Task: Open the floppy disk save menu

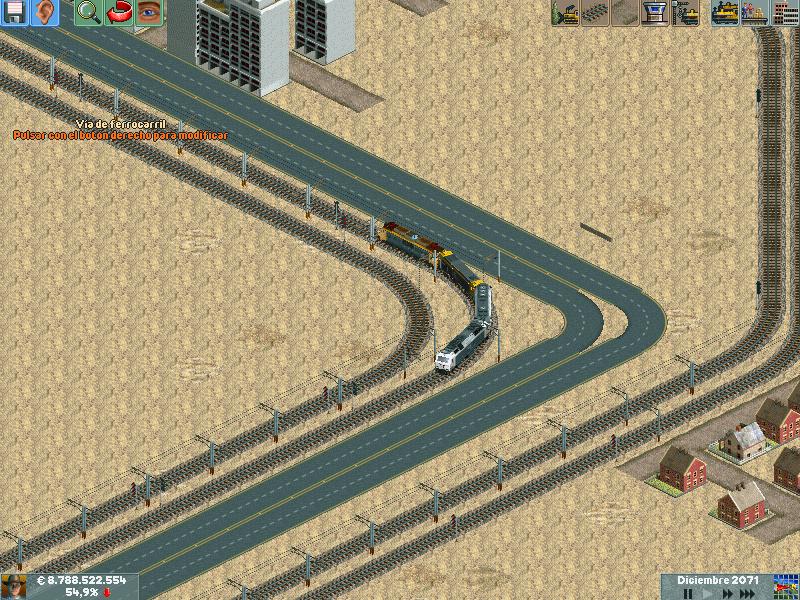Action: [x=14, y=12]
